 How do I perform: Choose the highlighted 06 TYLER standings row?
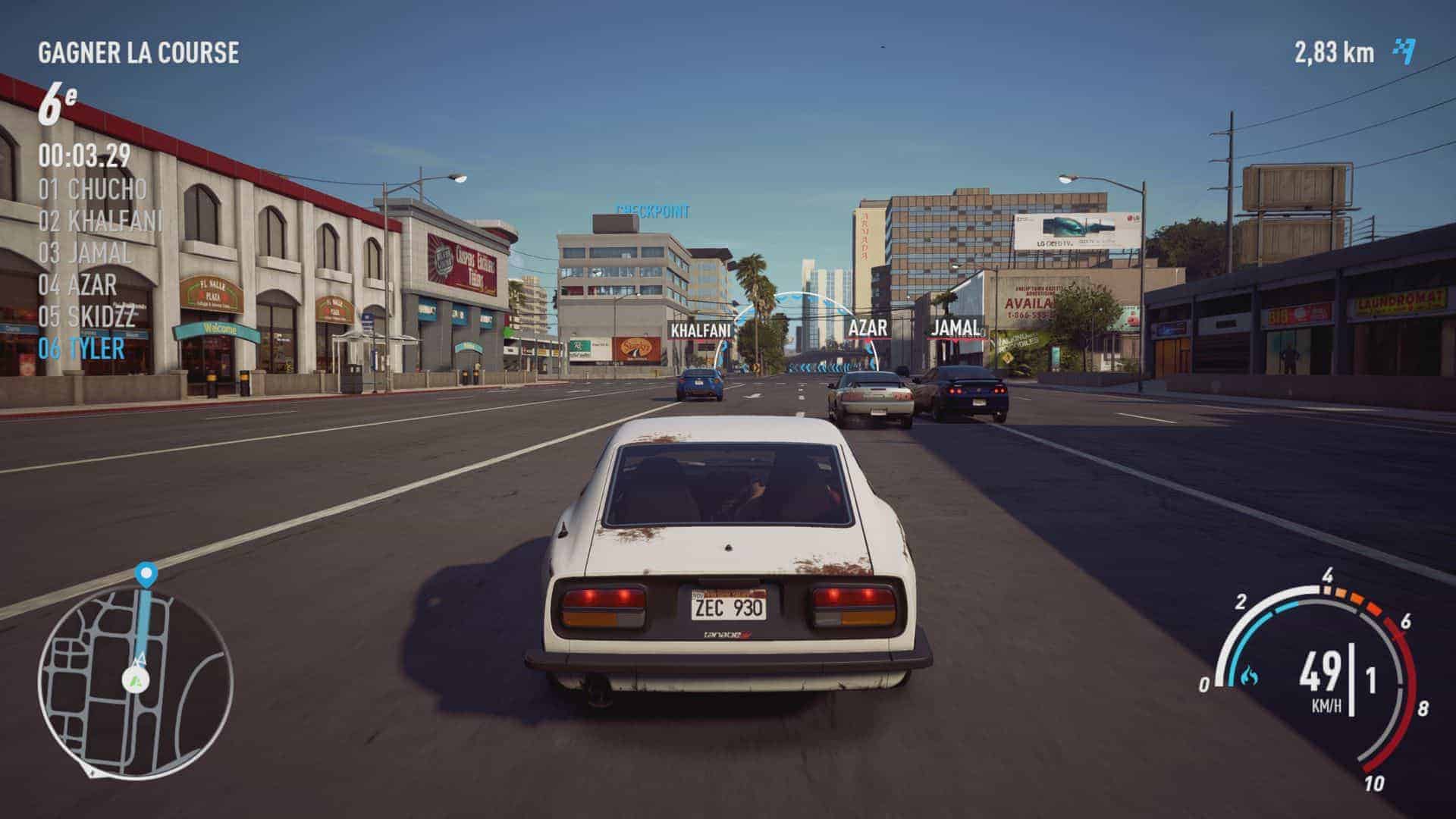[81, 348]
